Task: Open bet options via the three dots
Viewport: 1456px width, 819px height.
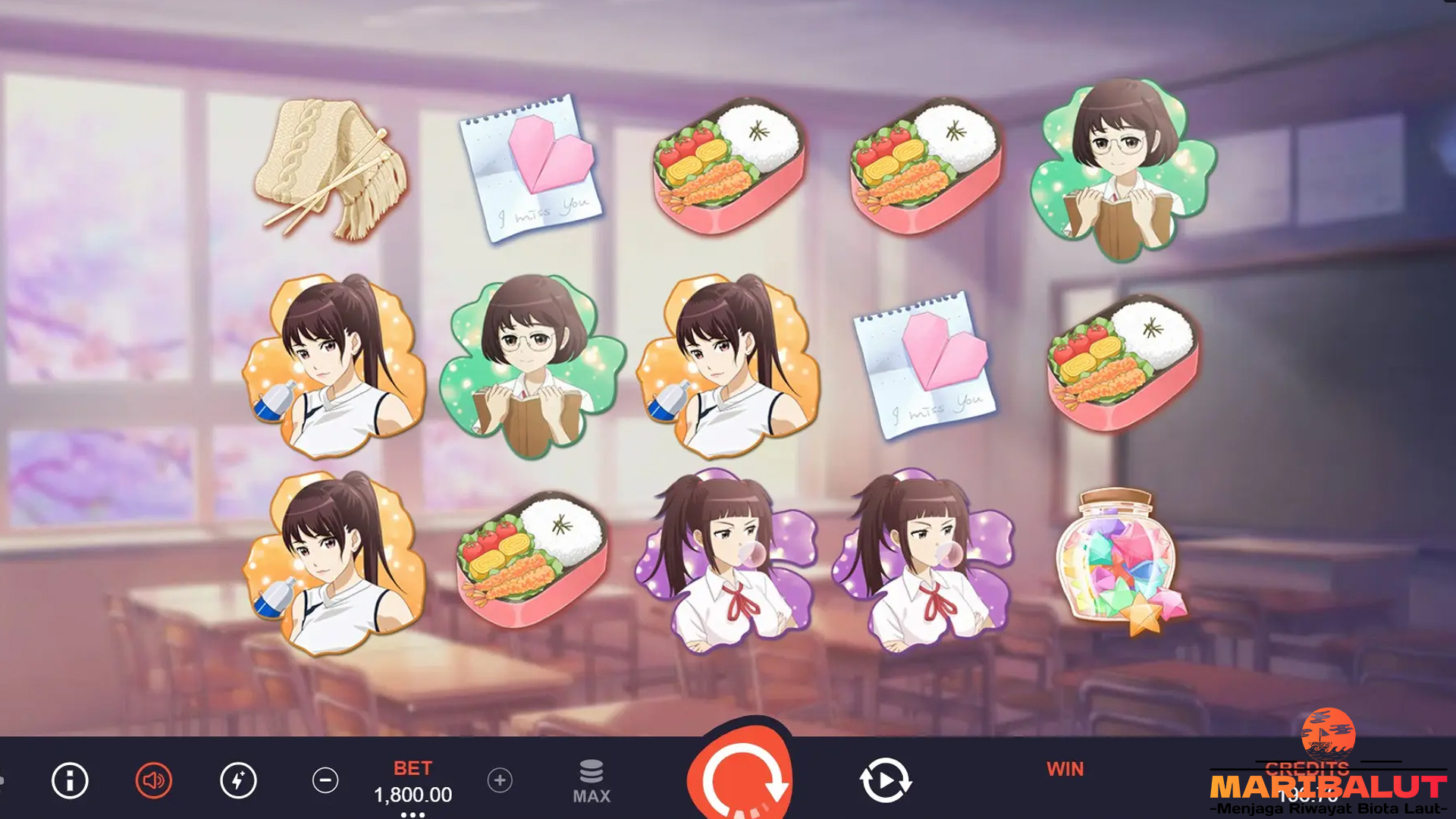Action: pyautogui.click(x=413, y=814)
